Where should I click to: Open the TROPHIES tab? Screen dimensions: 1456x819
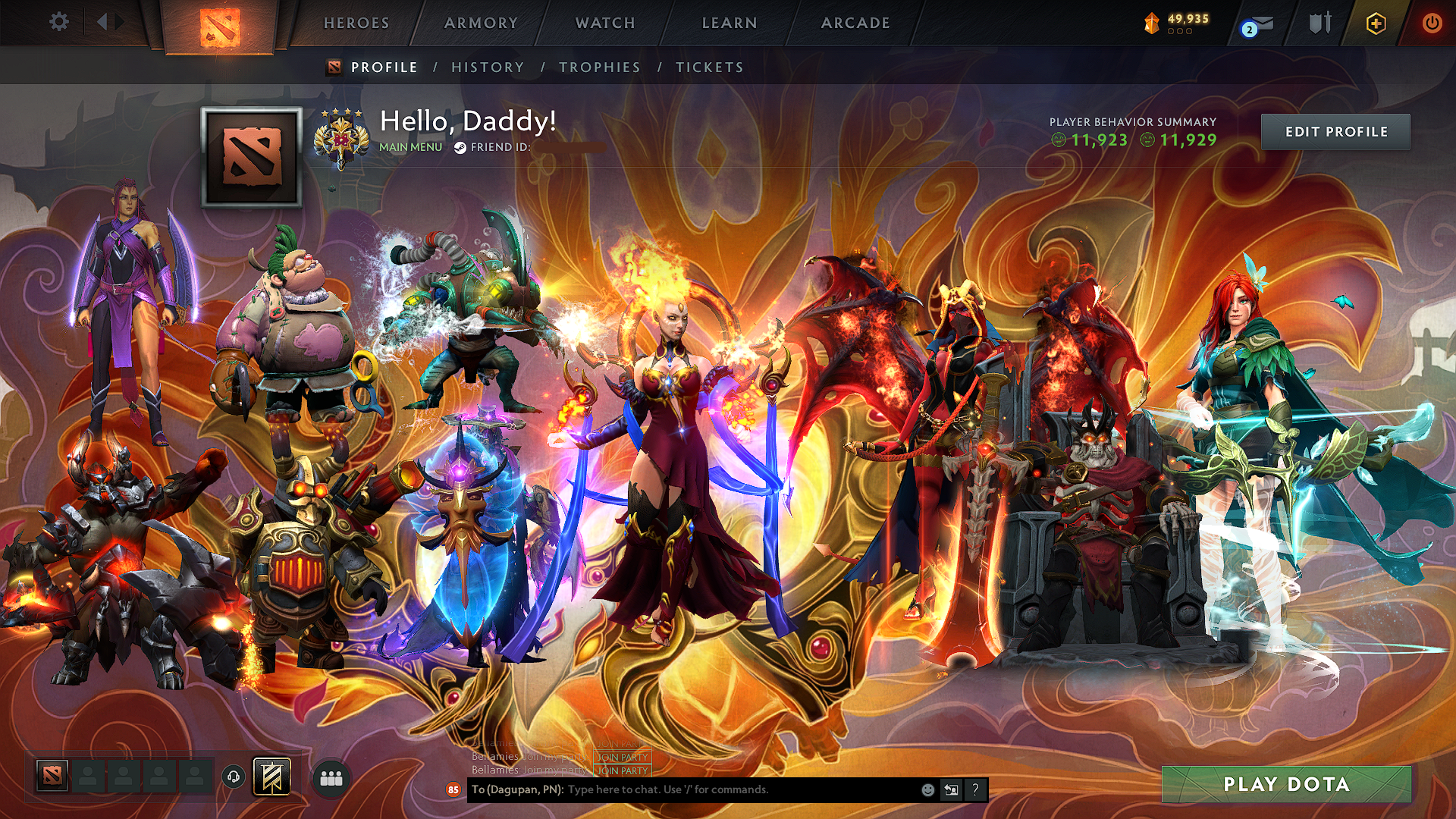click(x=598, y=67)
